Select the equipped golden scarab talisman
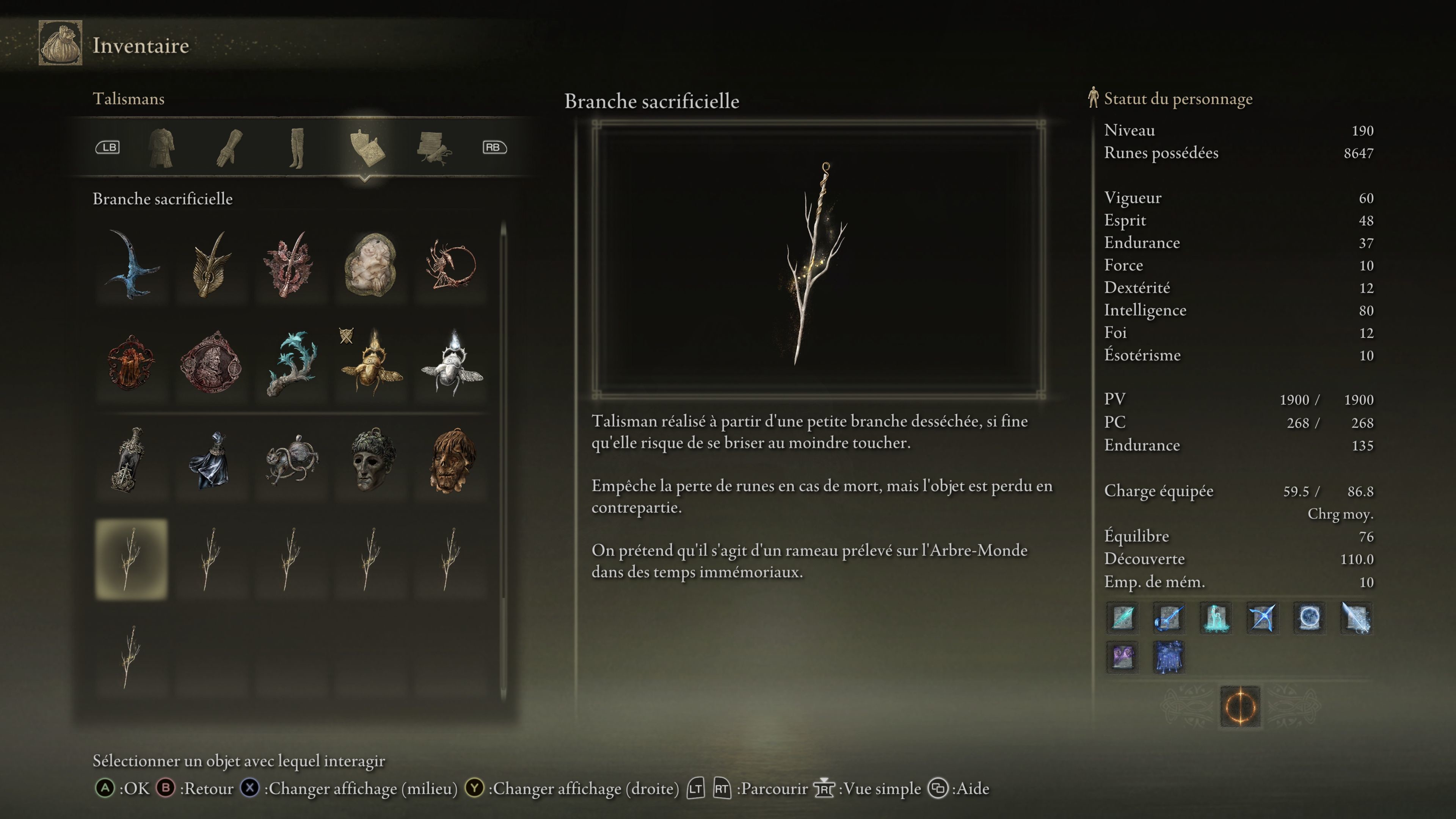Screen dimensions: 1456x819 click(x=370, y=362)
